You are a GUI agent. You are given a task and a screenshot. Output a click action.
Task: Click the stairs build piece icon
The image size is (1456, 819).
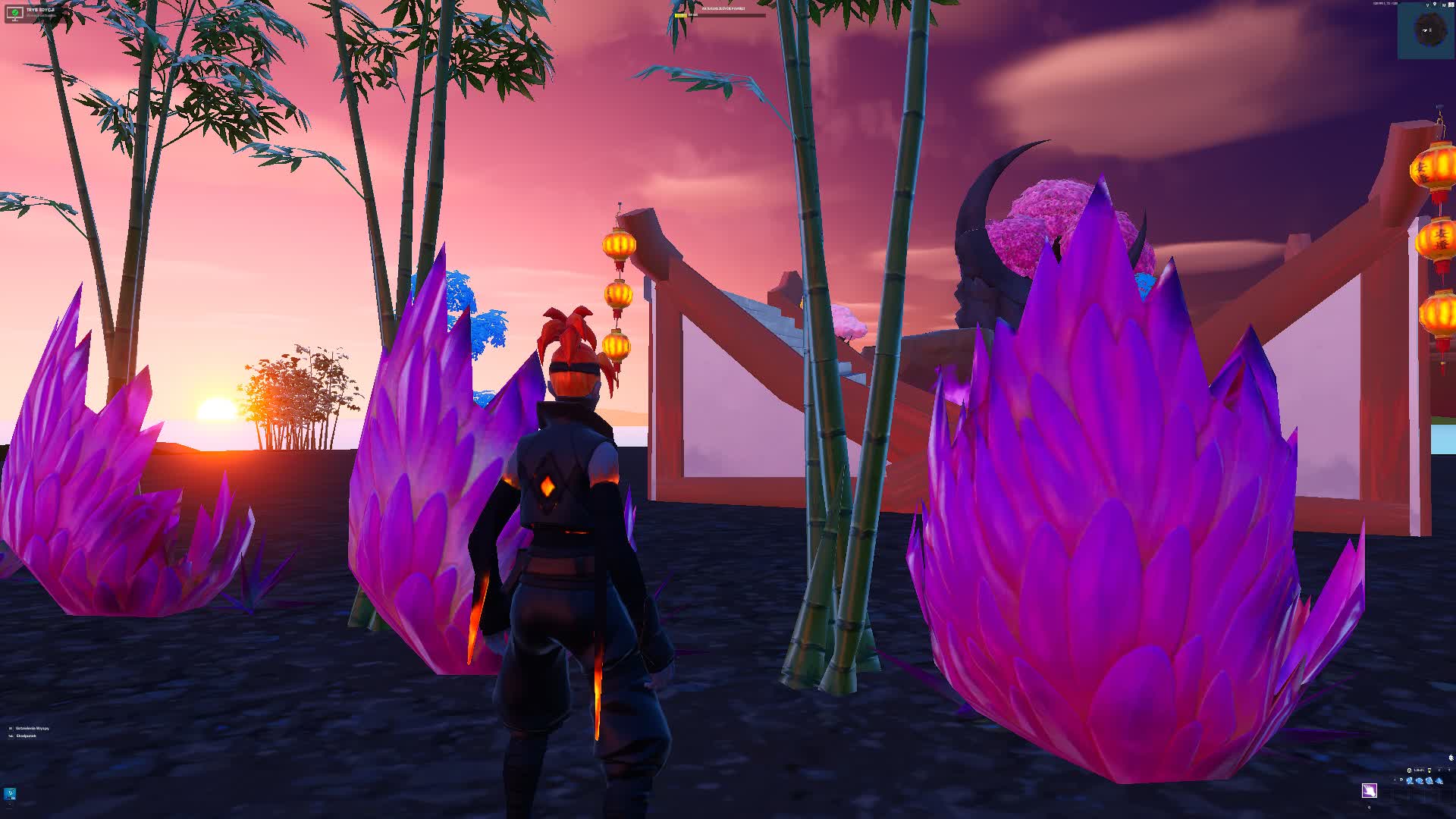(x=1430, y=781)
